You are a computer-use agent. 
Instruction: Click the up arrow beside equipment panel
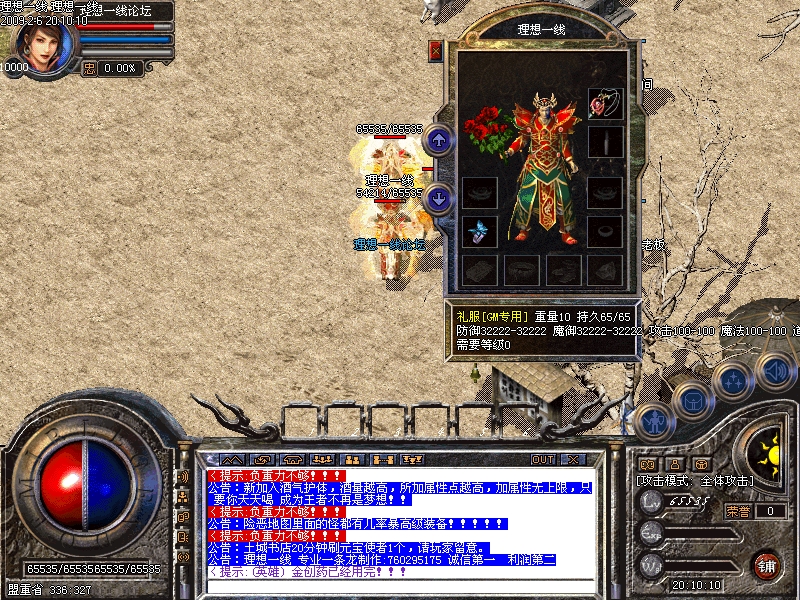(437, 140)
